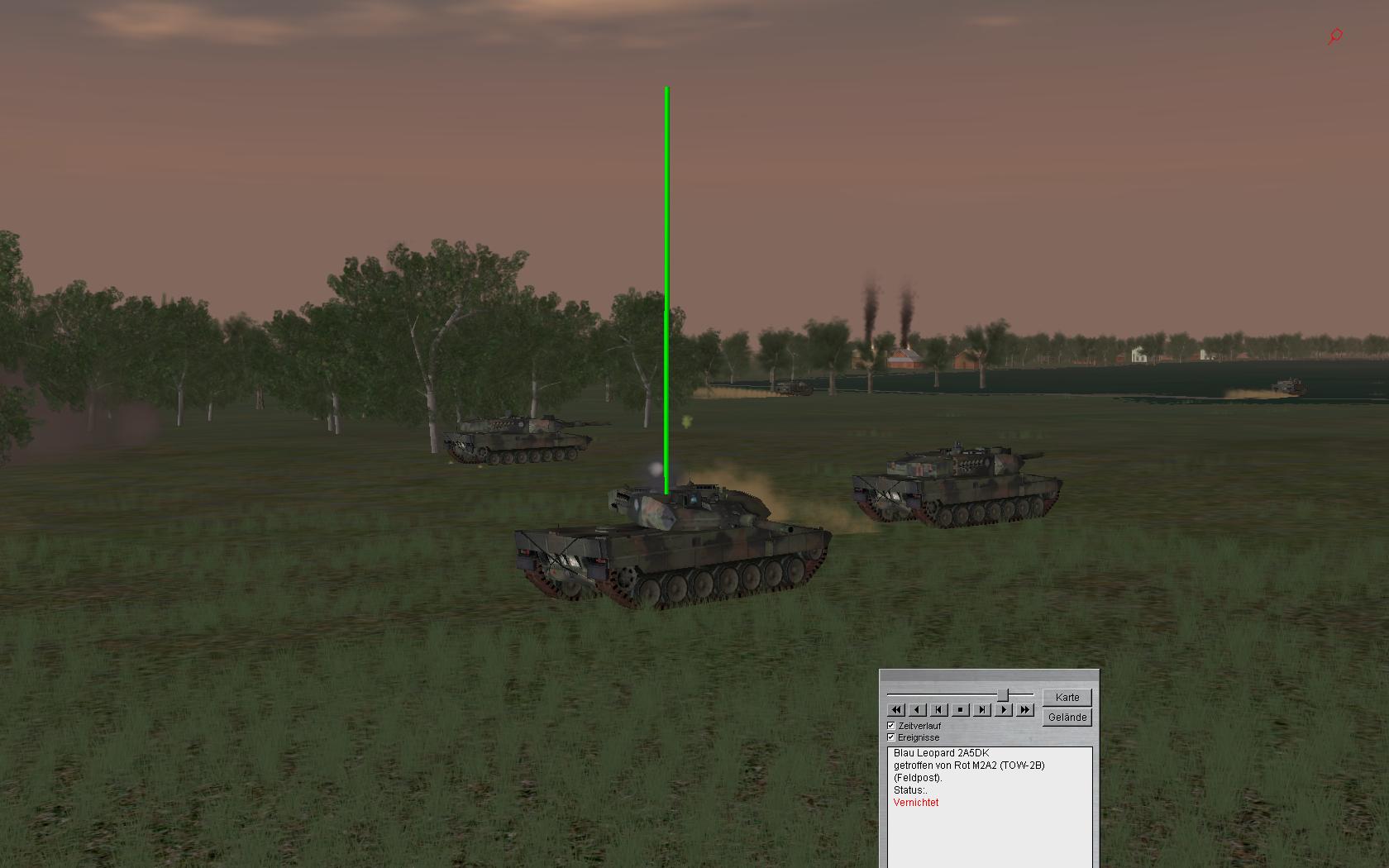Switch to the Gelände terrain view

(x=1067, y=717)
